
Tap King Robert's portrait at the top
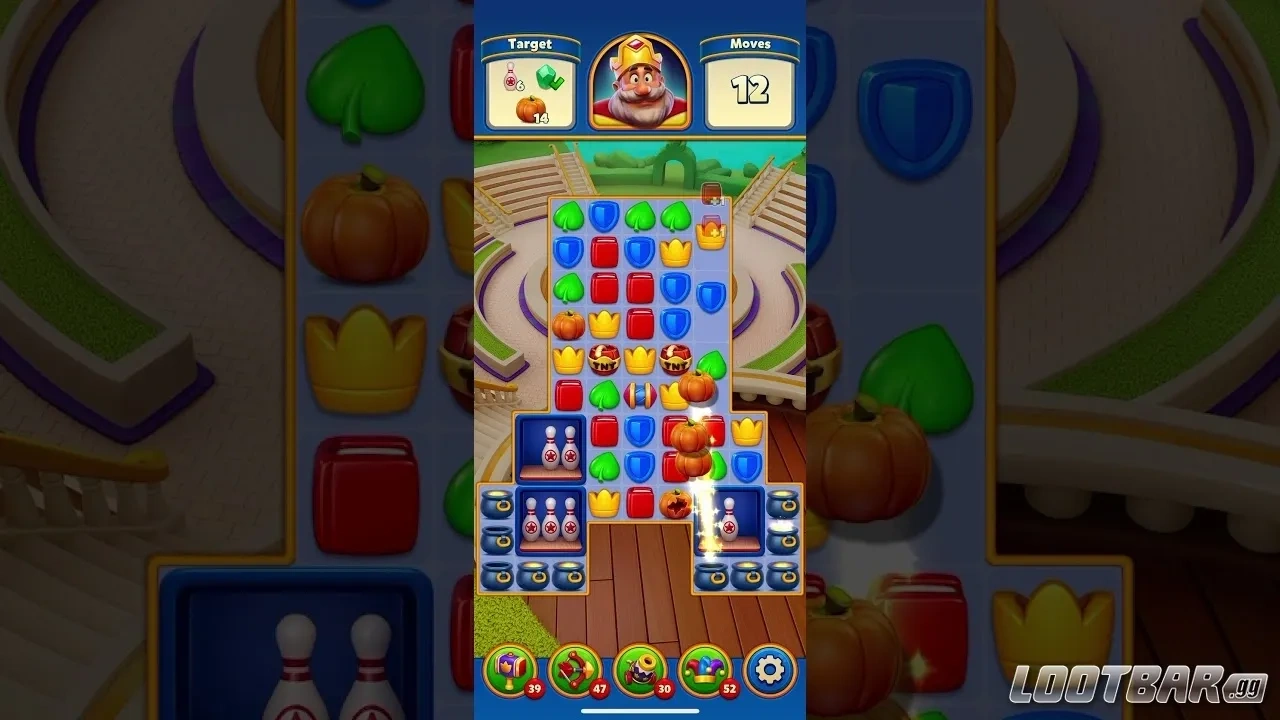[x=641, y=84]
